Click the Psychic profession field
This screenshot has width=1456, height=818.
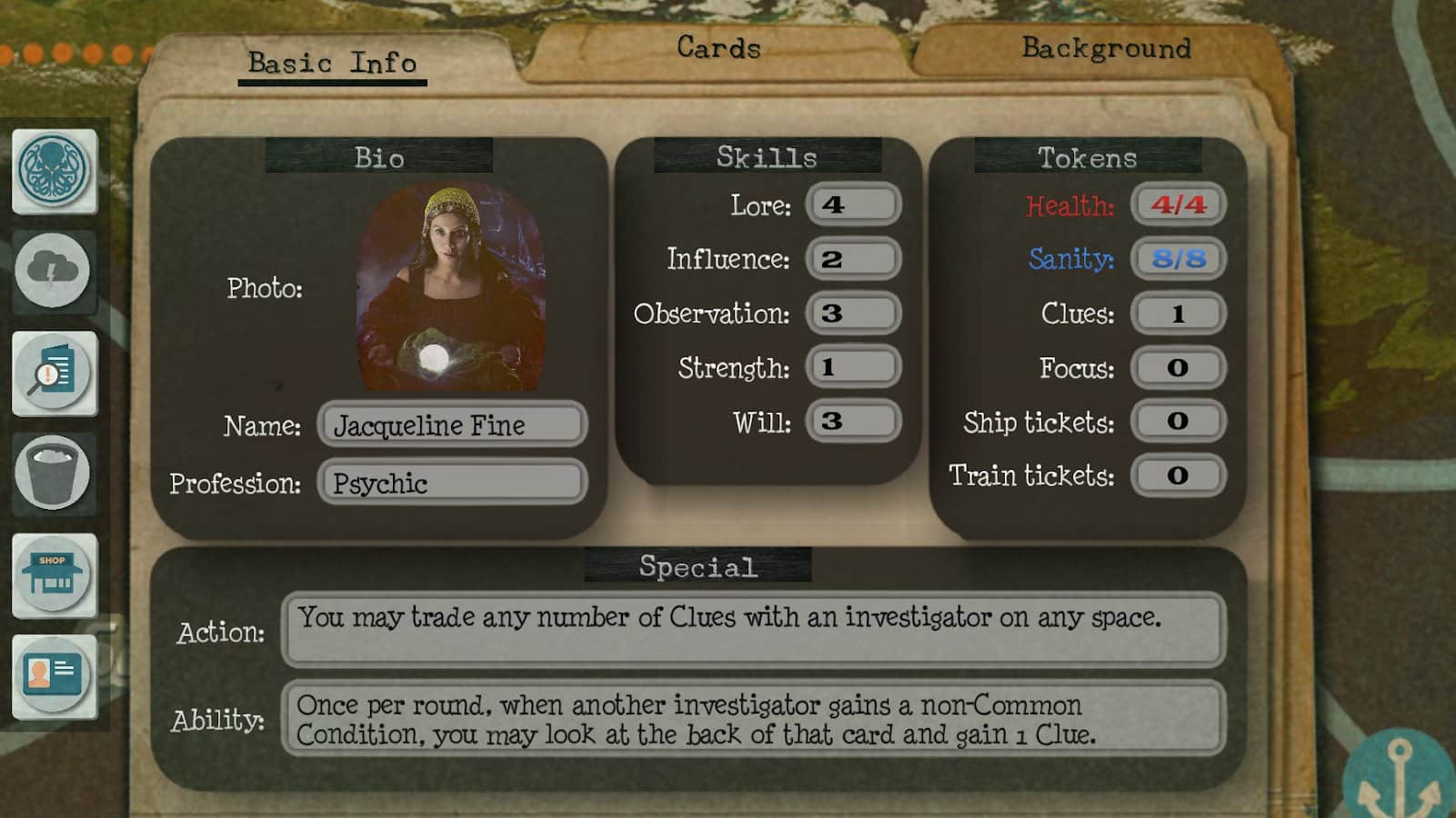point(452,483)
